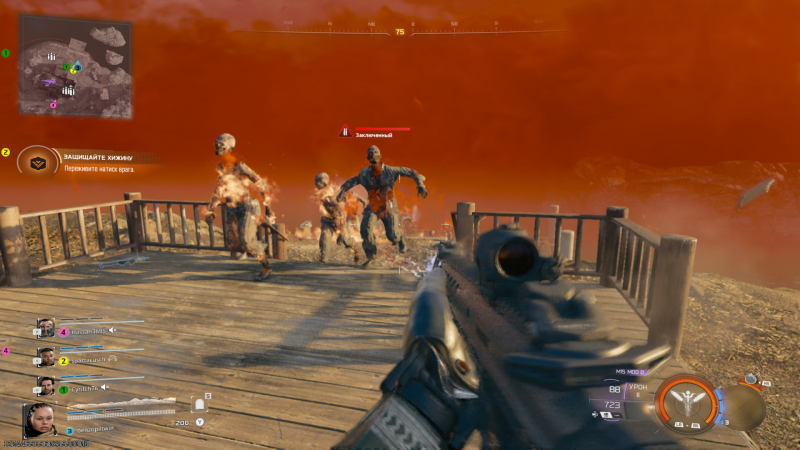Image resolution: width=800 pixels, height=450 pixels.
Task: Select the grenade equipment icon
Action: click(x=751, y=380)
